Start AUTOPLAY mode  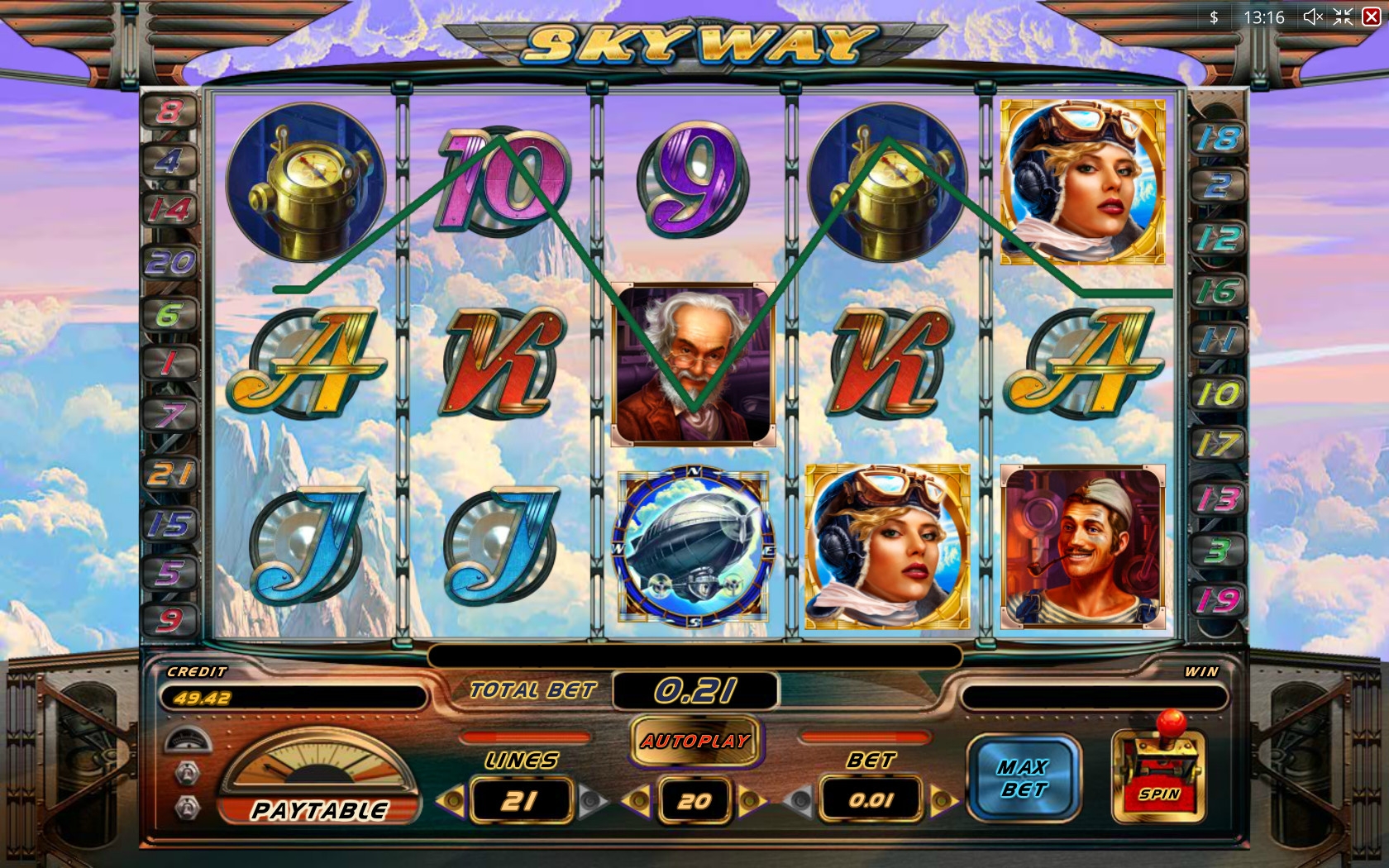(x=695, y=741)
